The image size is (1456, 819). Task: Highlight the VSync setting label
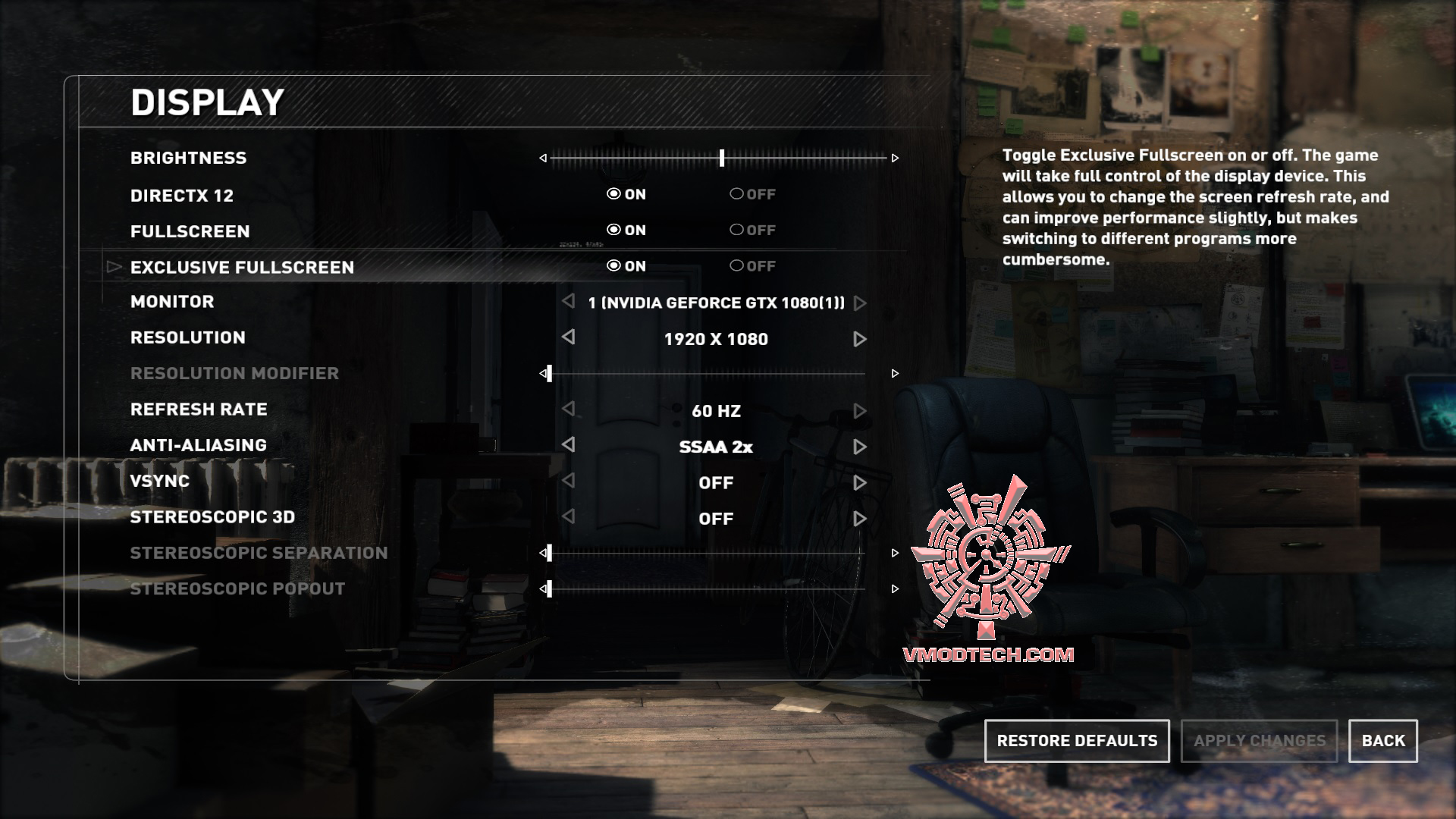(x=160, y=481)
